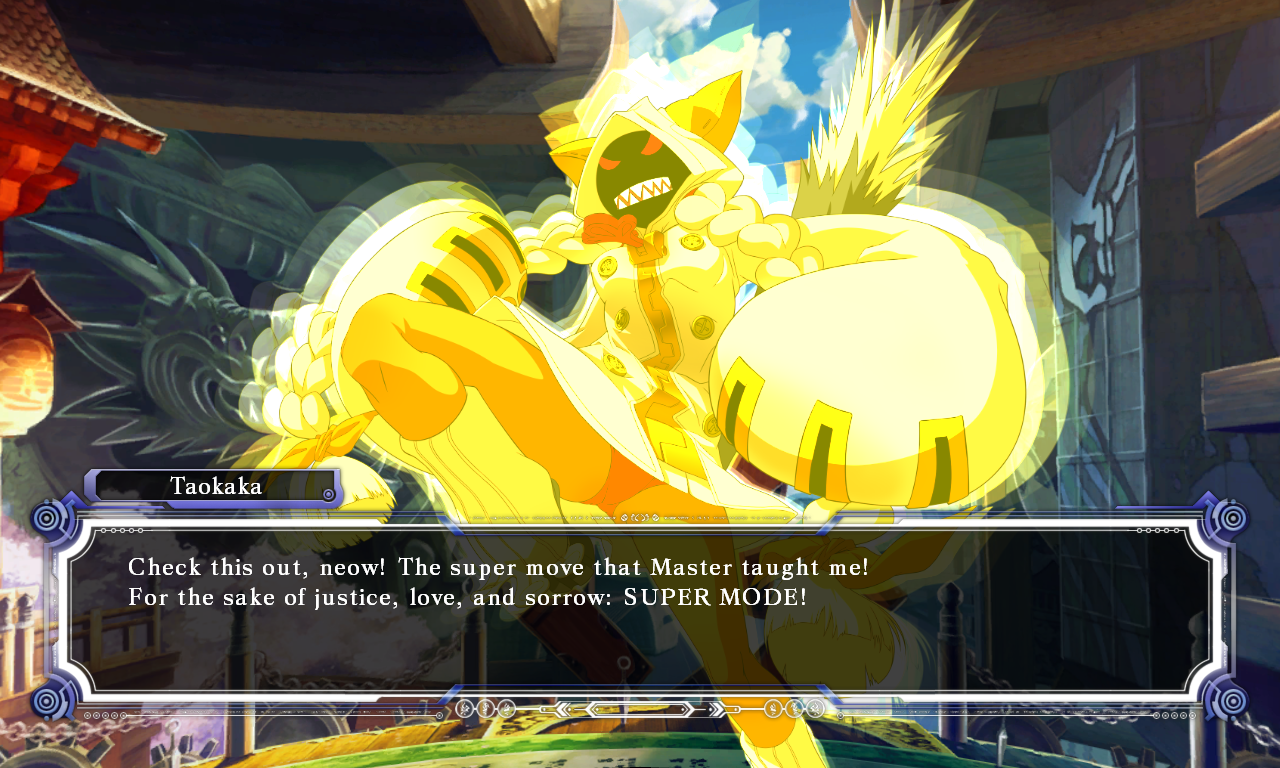Advance Taokaka's dialogue text box
1280x768 pixels.
(640, 610)
